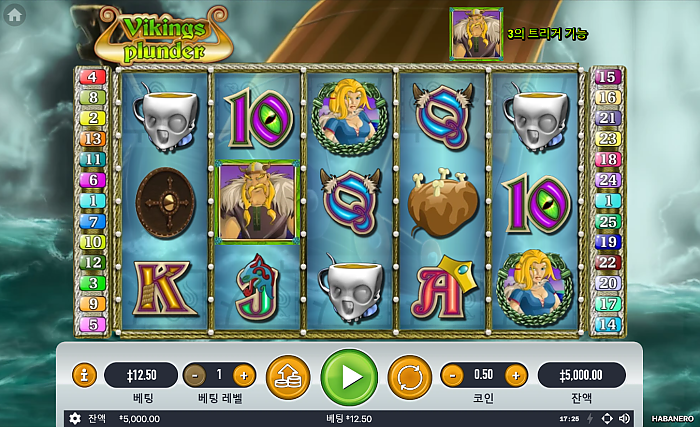Show payline 25 marker
700x427 pixels.
608,221
